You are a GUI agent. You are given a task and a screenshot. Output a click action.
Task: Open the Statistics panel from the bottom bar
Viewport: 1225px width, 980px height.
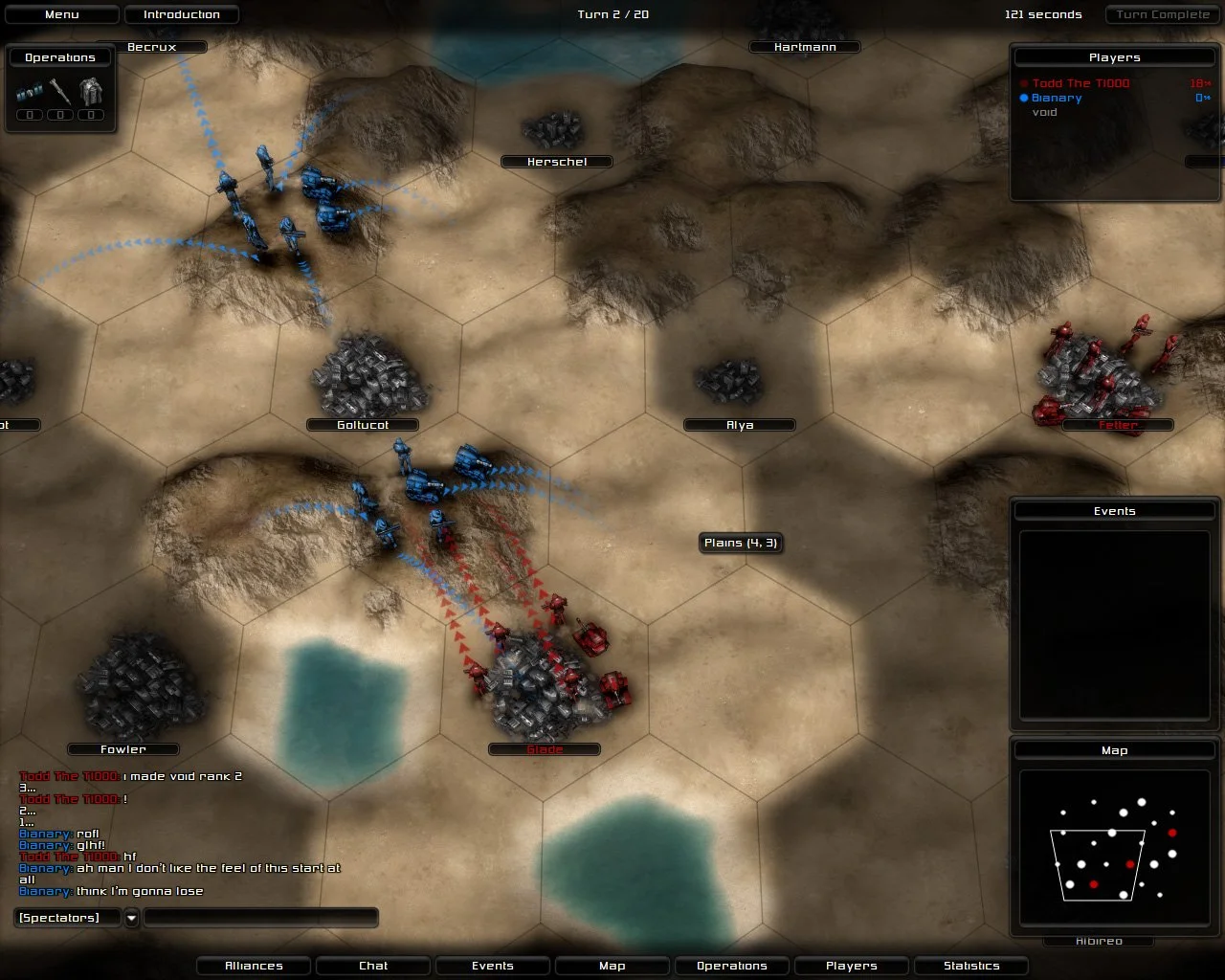pyautogui.click(x=970, y=966)
